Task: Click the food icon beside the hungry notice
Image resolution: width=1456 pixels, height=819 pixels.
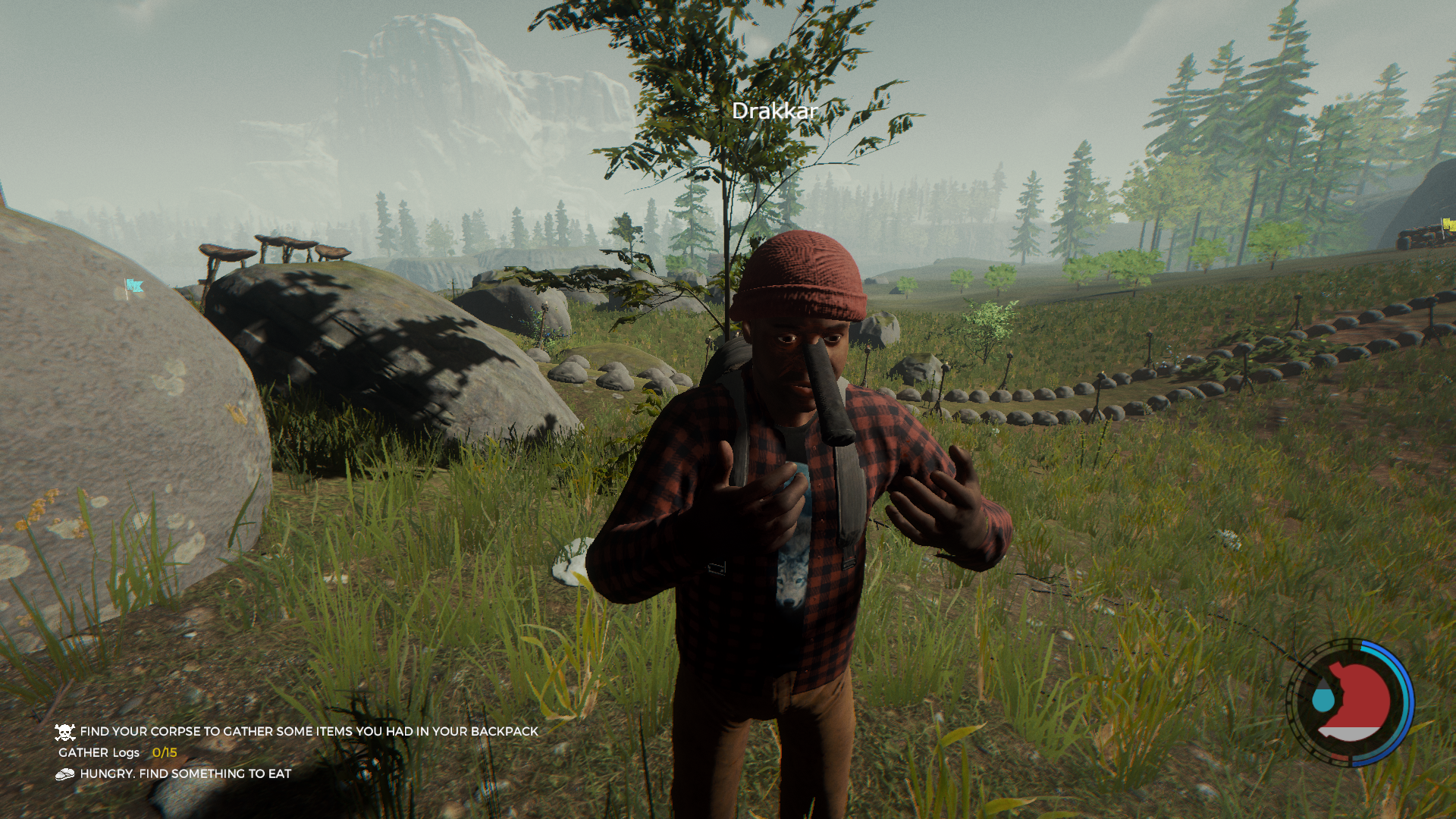Action: [65, 774]
